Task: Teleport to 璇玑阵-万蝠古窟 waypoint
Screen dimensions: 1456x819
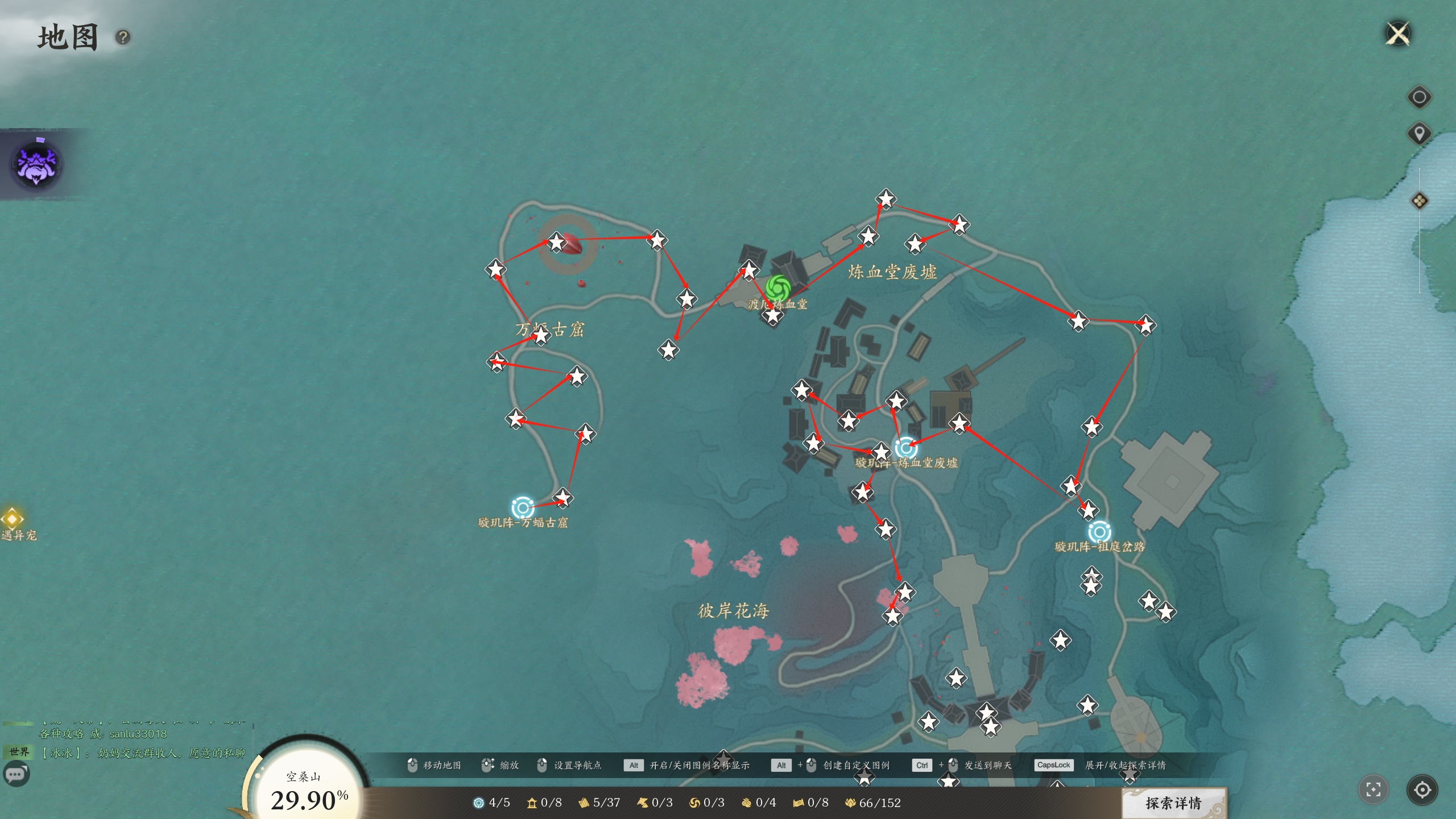Action: (522, 507)
